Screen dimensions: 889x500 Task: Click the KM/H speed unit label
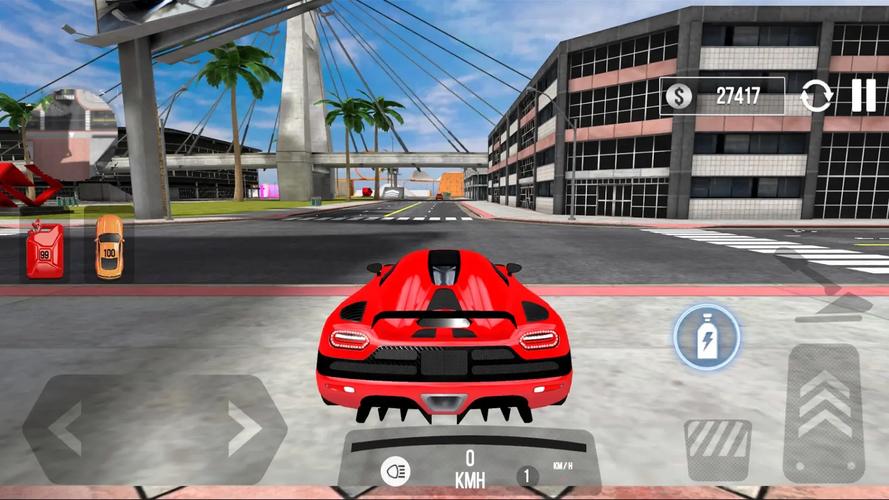(562, 466)
